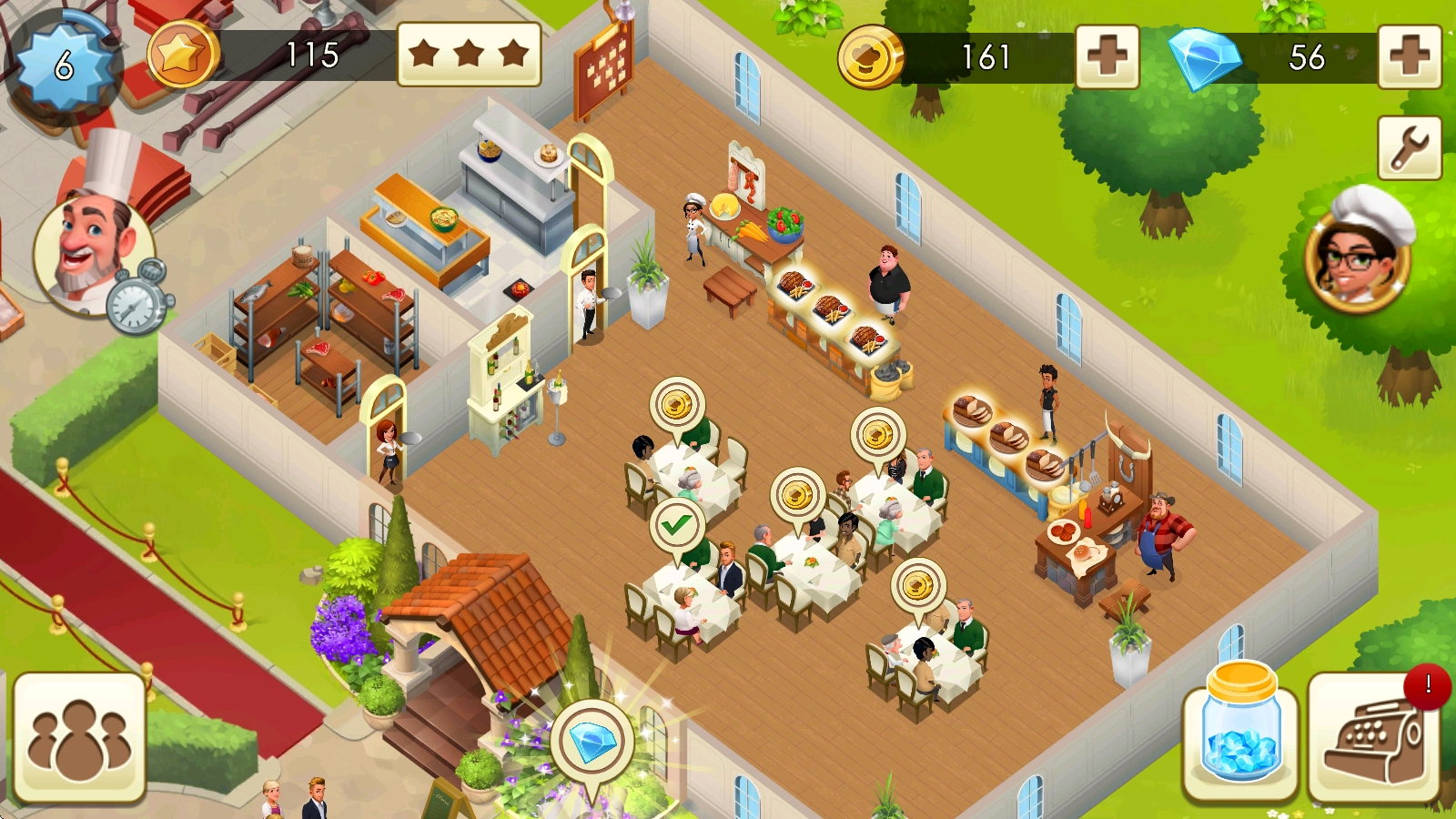
Task: Open the cash register shop
Action: coord(1374,738)
